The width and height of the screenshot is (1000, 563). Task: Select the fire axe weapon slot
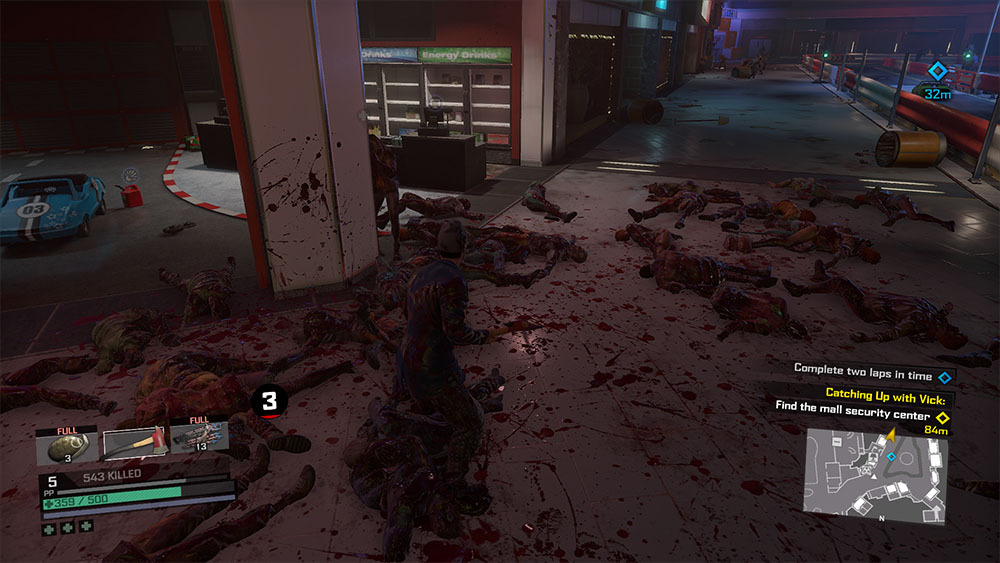(x=132, y=444)
